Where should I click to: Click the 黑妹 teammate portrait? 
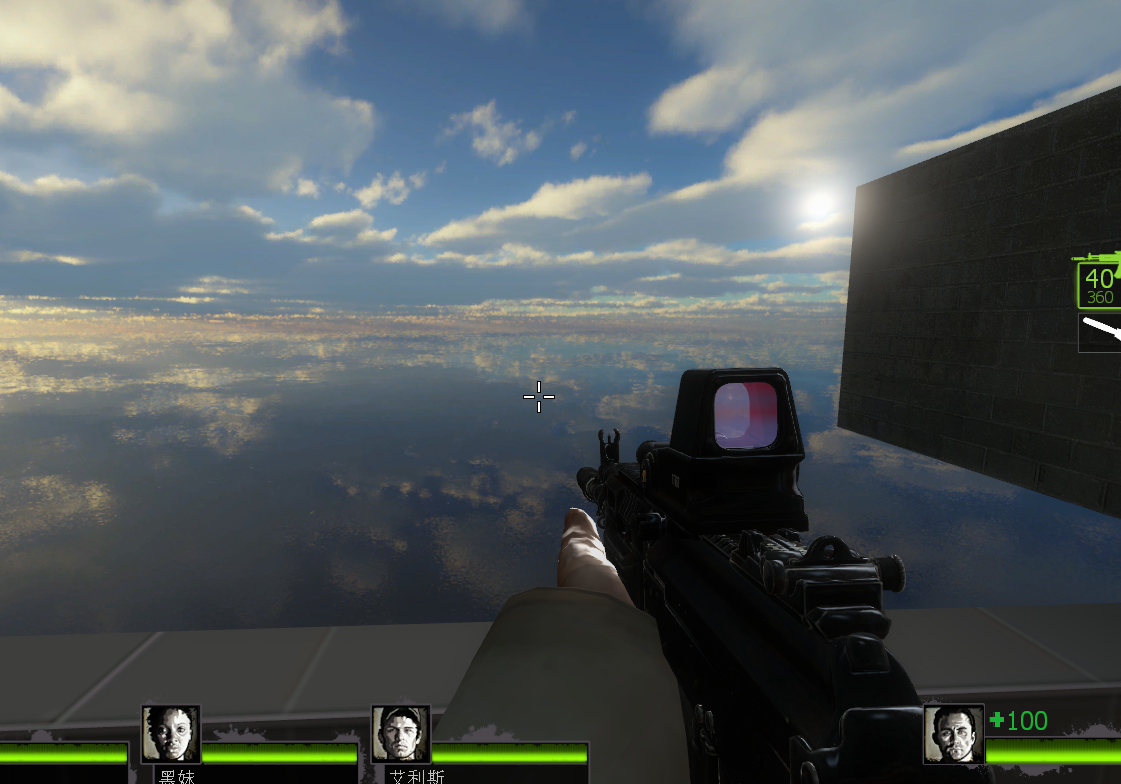(x=170, y=735)
